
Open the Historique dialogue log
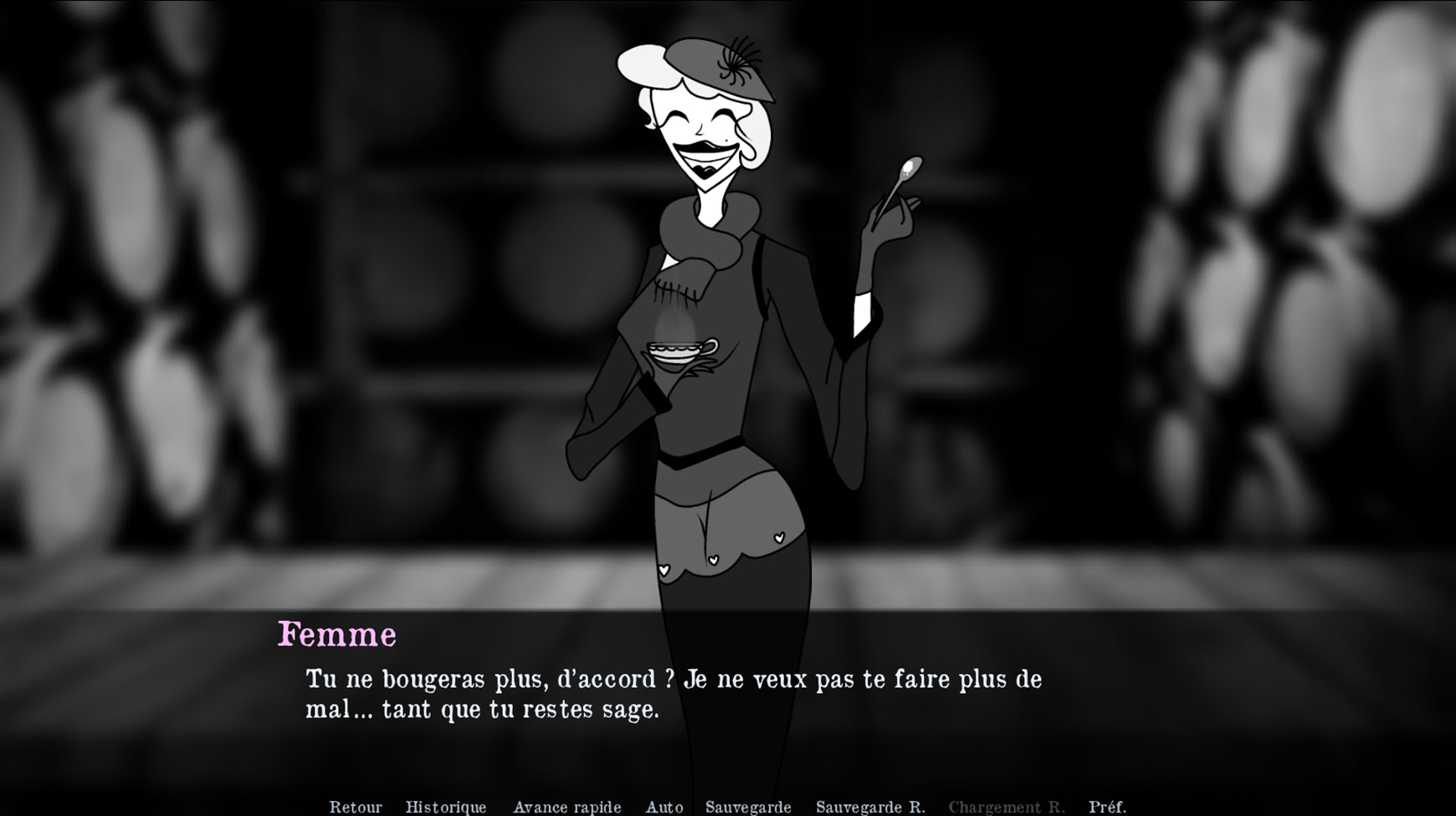coord(446,807)
